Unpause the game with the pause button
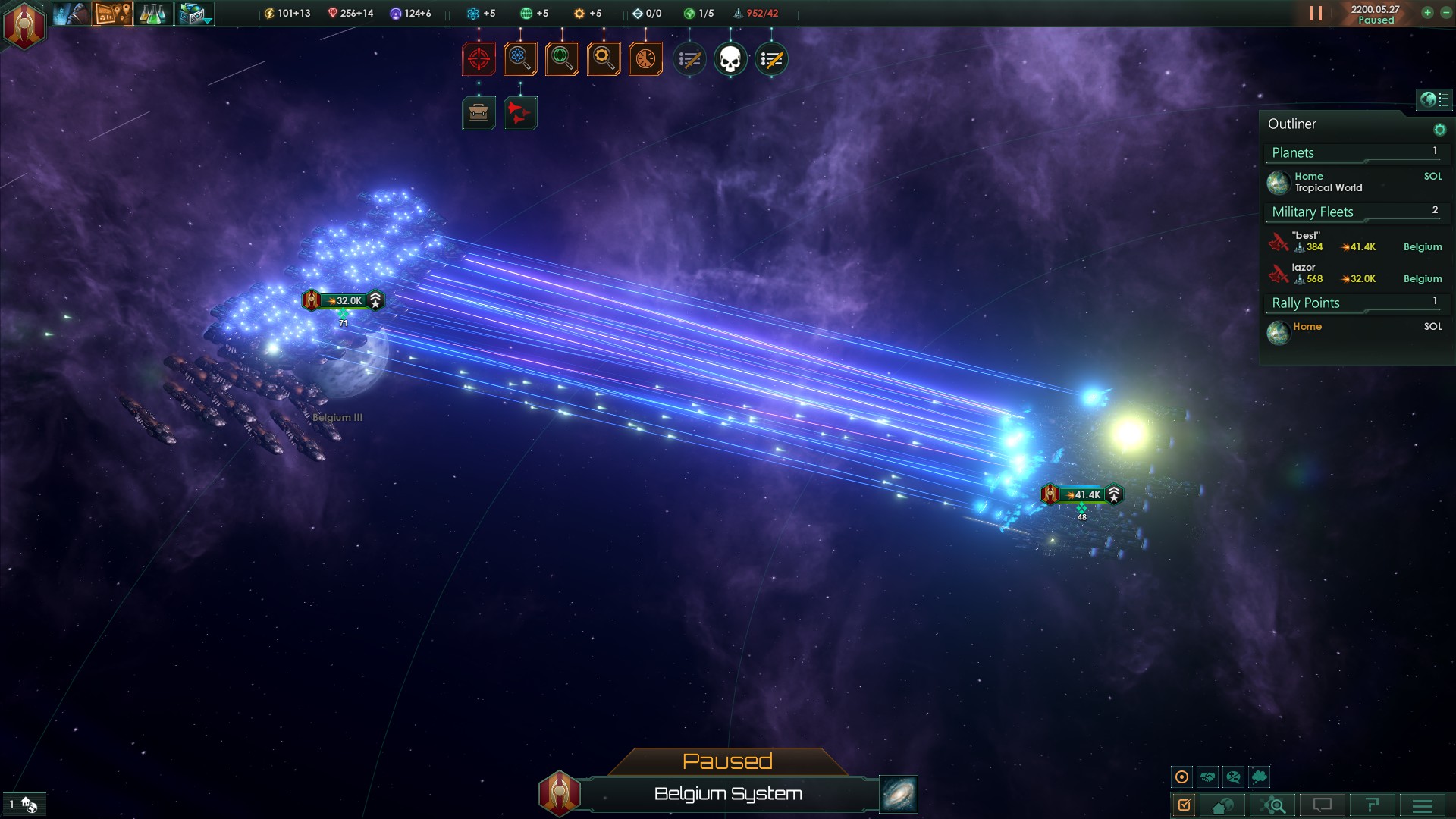The image size is (1456, 819). click(1316, 14)
